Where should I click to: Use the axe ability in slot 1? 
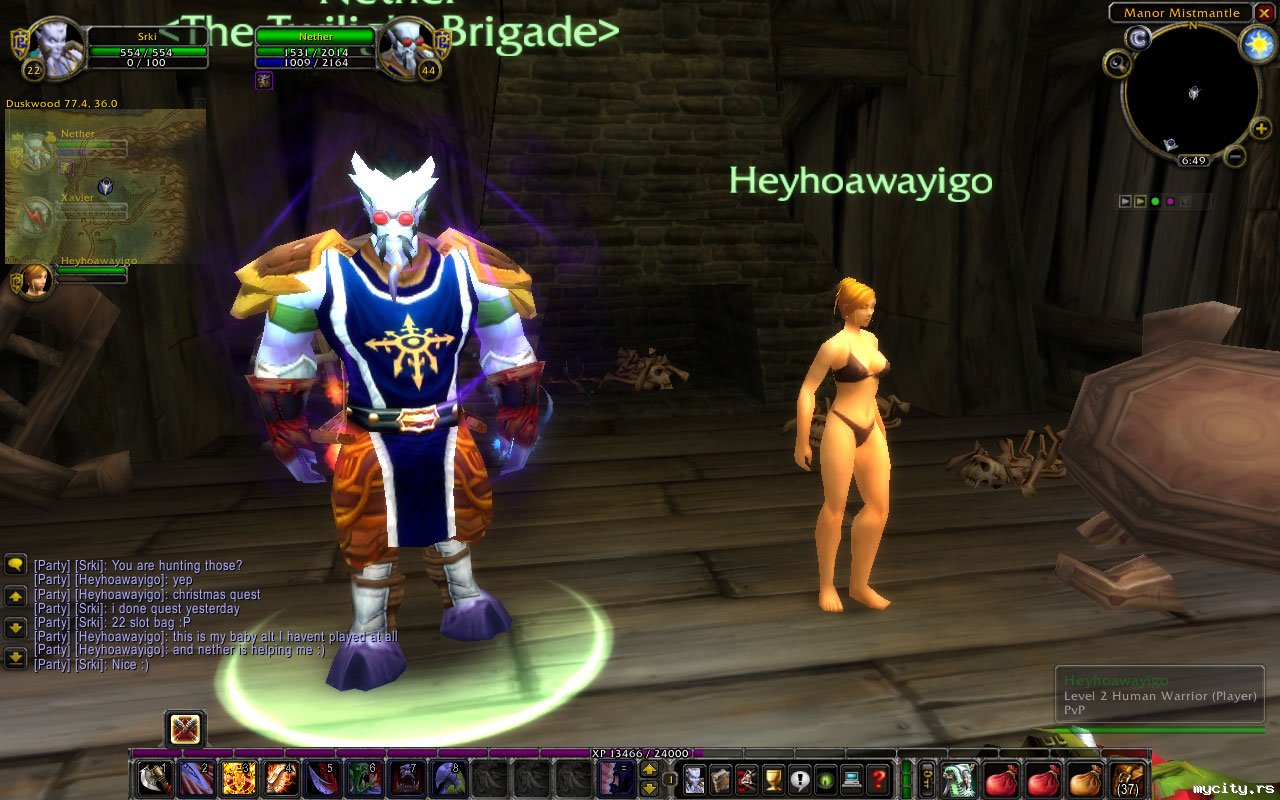click(151, 779)
